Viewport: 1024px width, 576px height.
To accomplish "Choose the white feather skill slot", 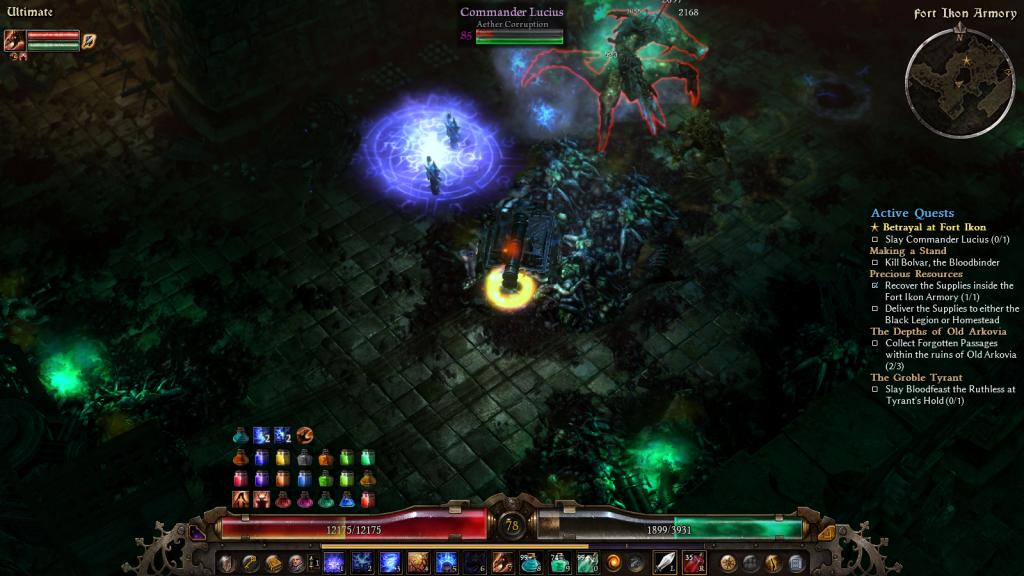I will [x=665, y=563].
